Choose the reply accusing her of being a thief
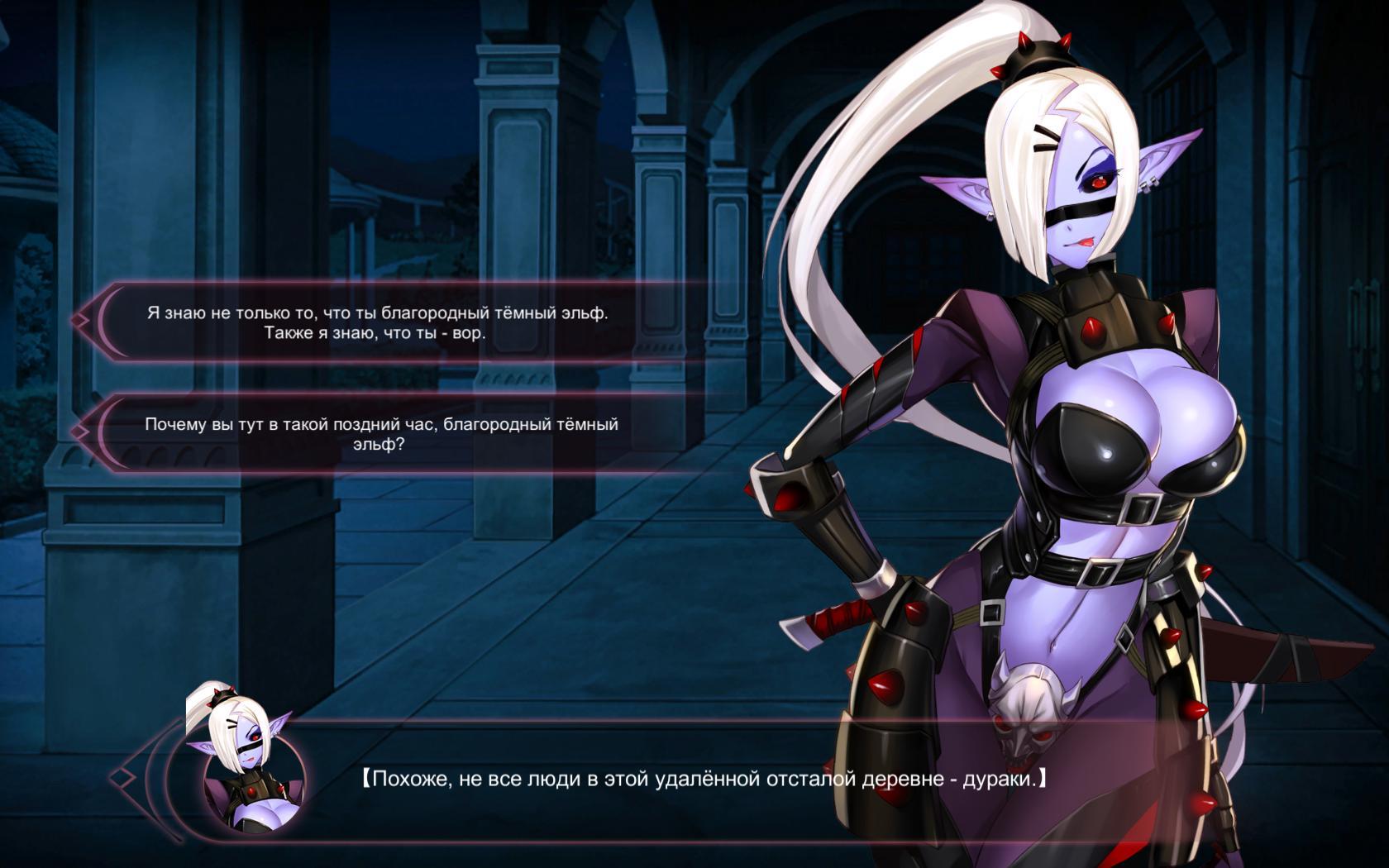 pos(377,323)
